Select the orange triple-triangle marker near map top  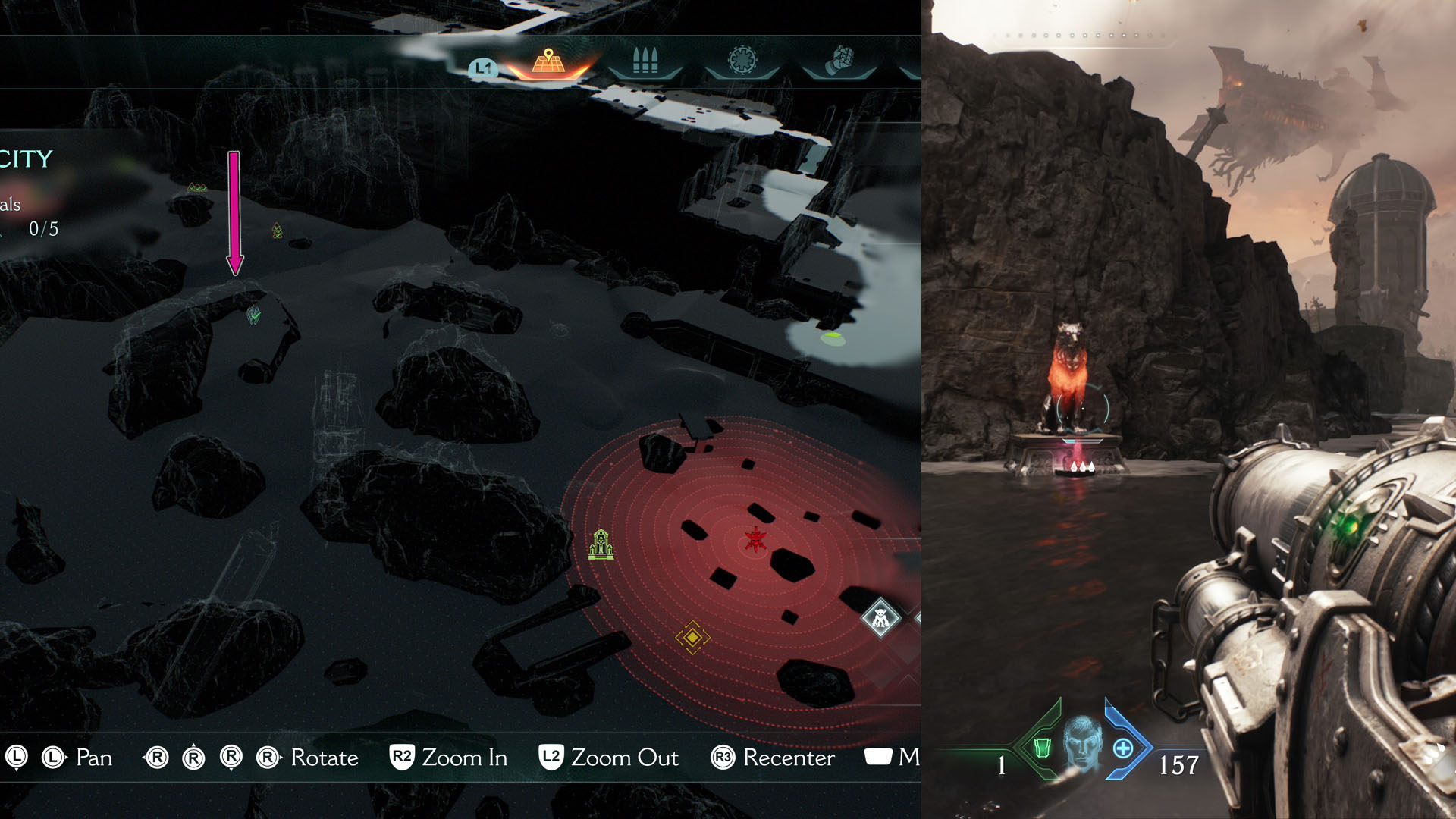(196, 186)
